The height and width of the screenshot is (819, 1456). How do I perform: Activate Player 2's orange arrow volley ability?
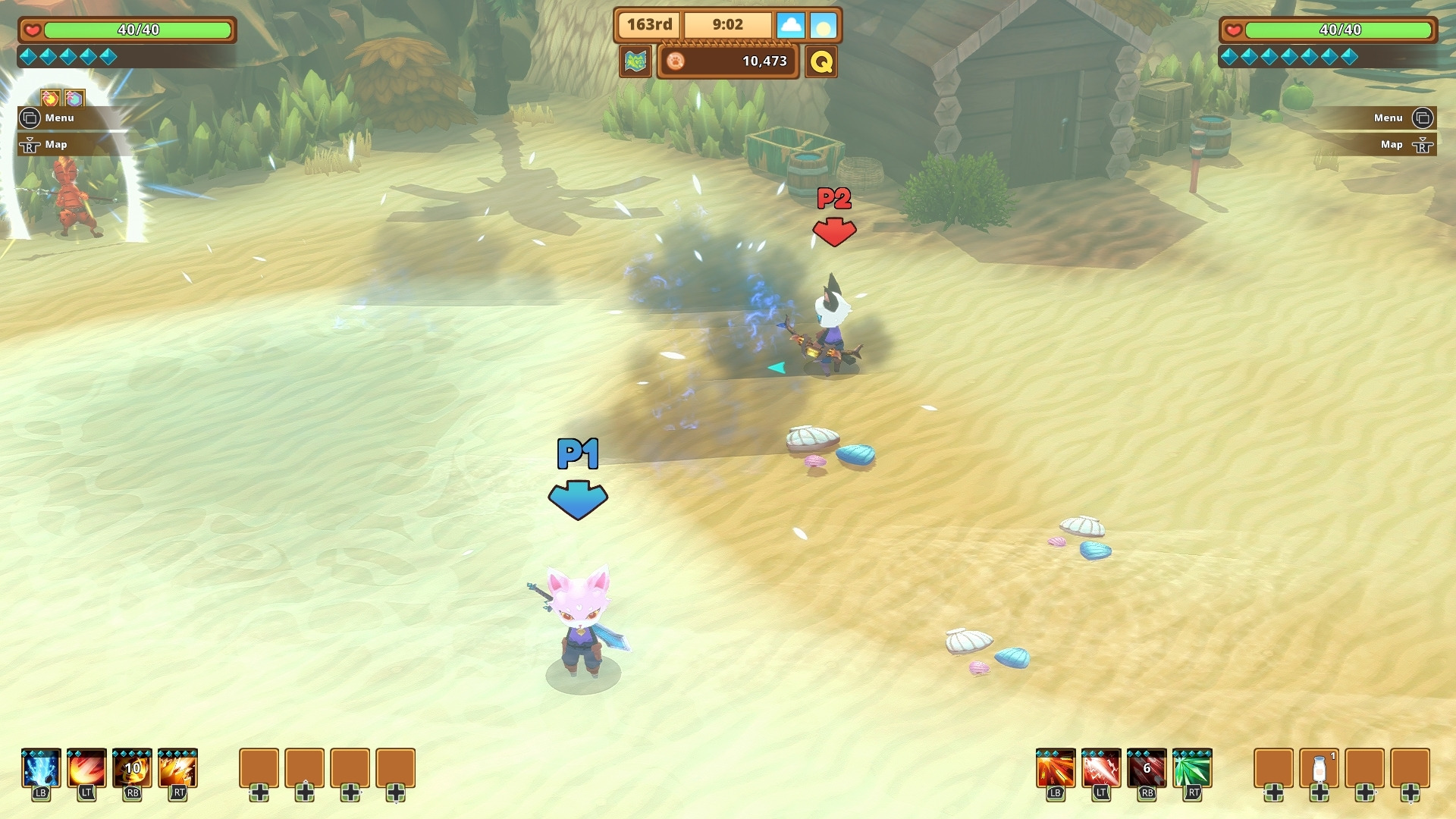click(x=1056, y=769)
